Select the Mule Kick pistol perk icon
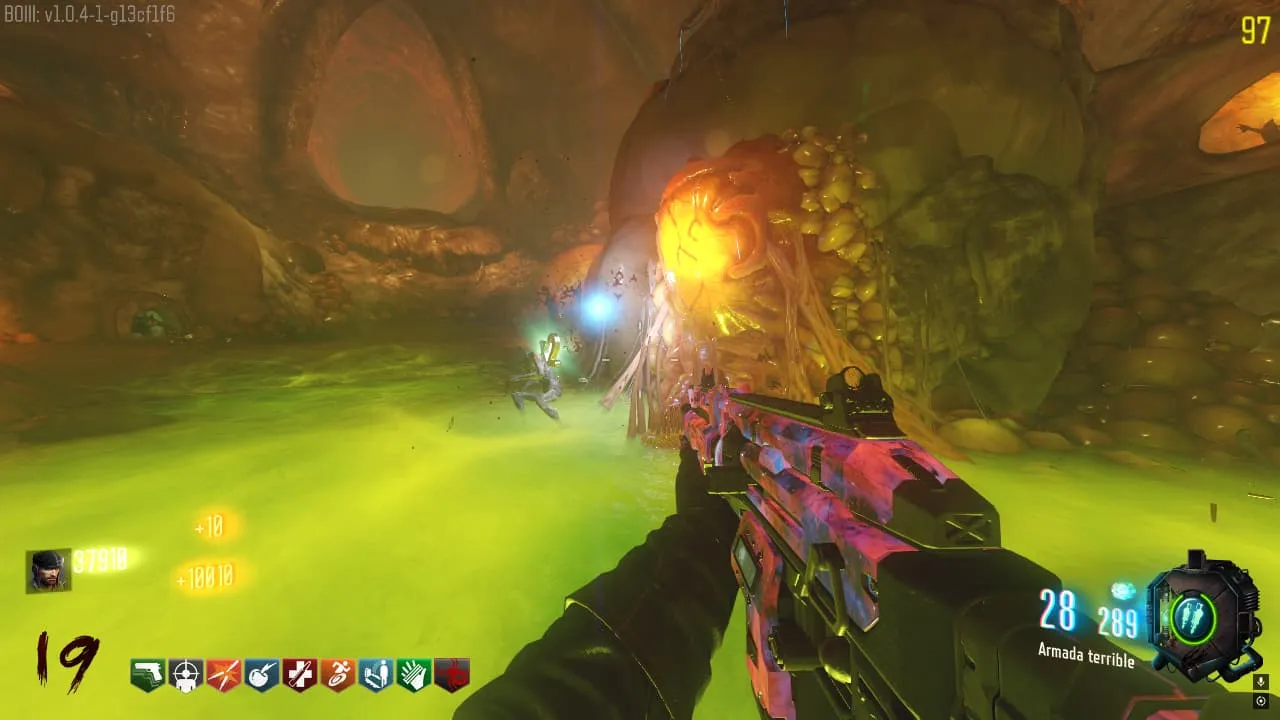Image resolution: width=1280 pixels, height=720 pixels. click(147, 675)
